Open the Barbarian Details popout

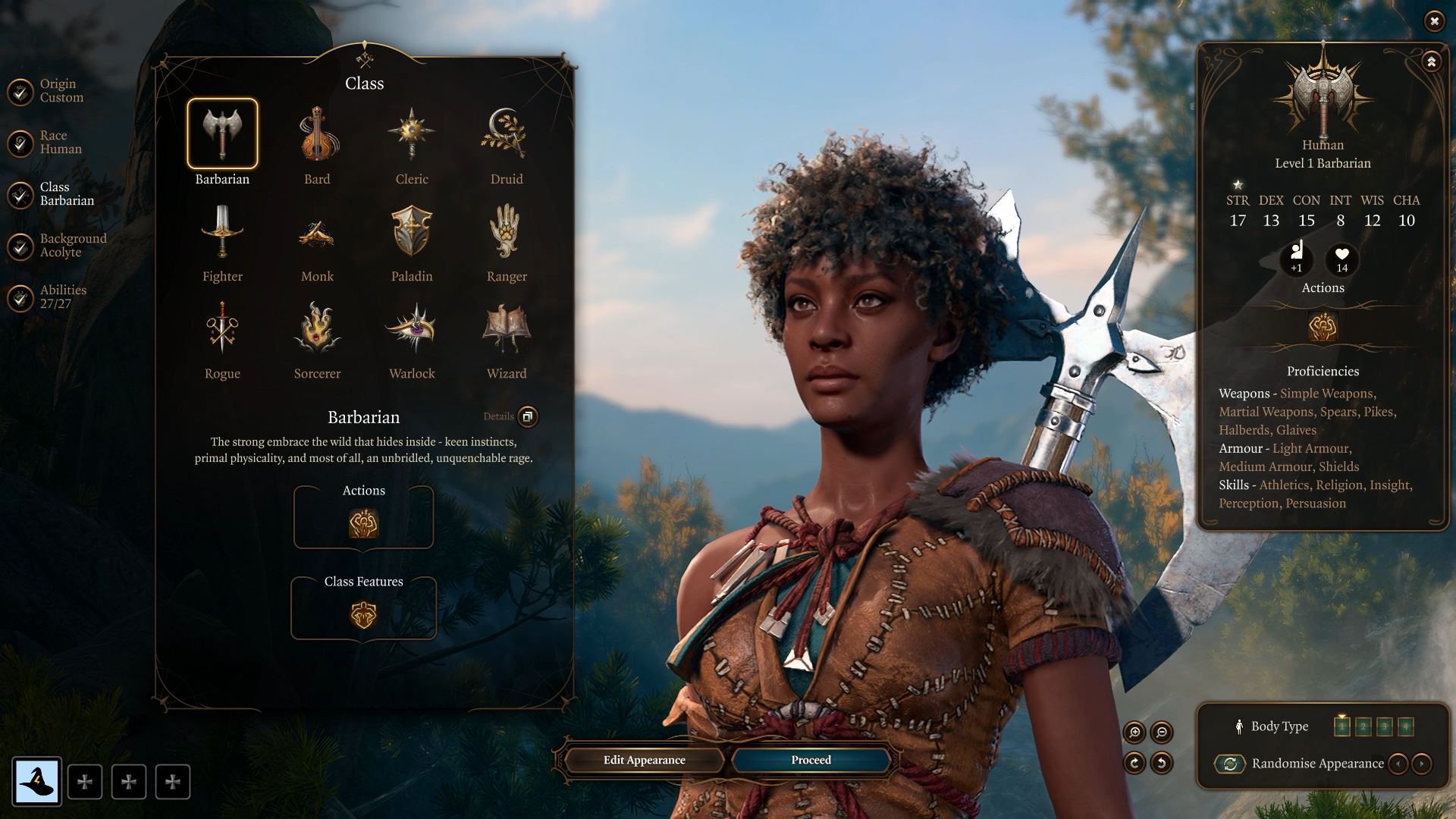(x=528, y=417)
